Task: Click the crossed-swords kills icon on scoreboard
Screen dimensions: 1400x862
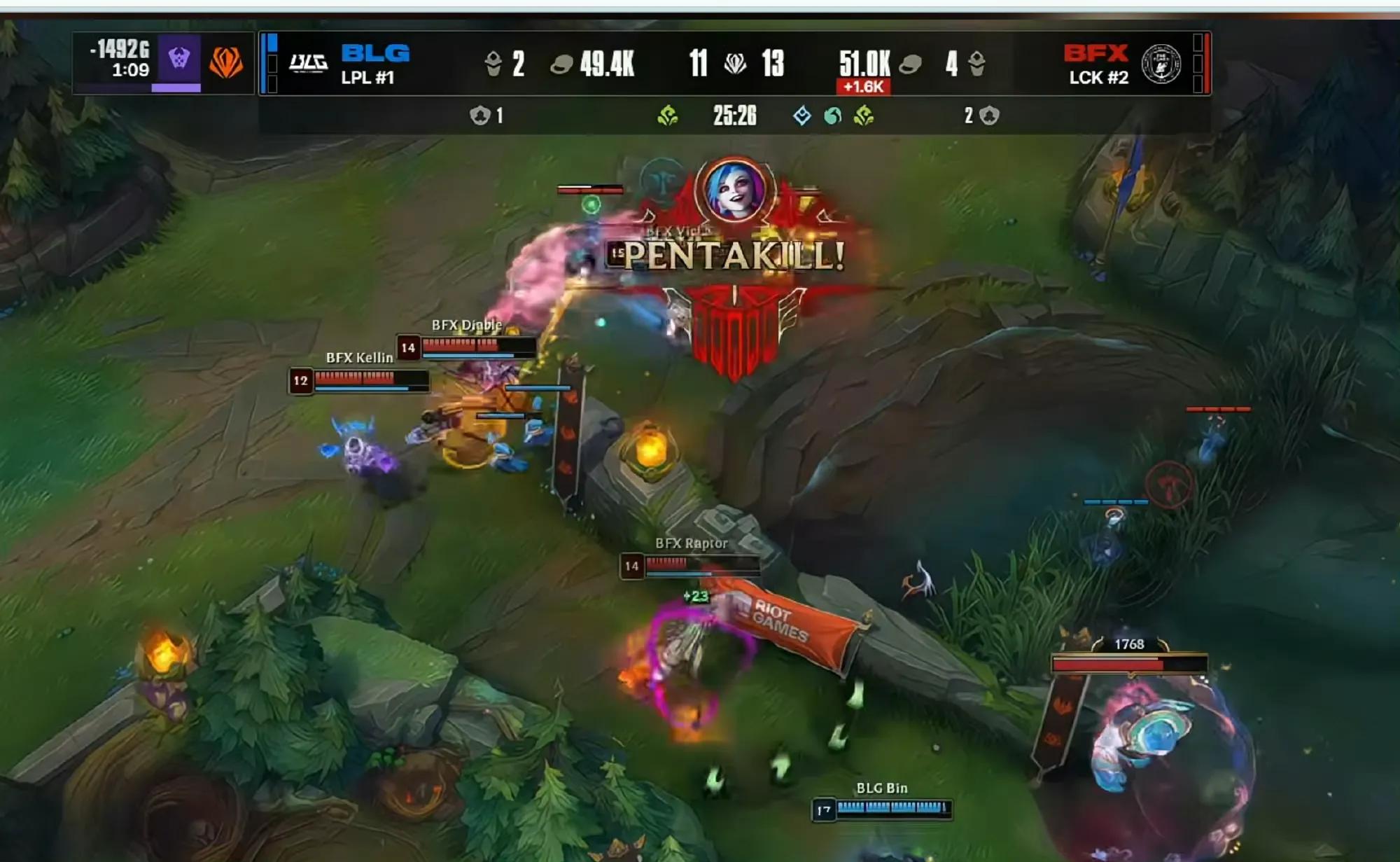Action: (x=735, y=64)
